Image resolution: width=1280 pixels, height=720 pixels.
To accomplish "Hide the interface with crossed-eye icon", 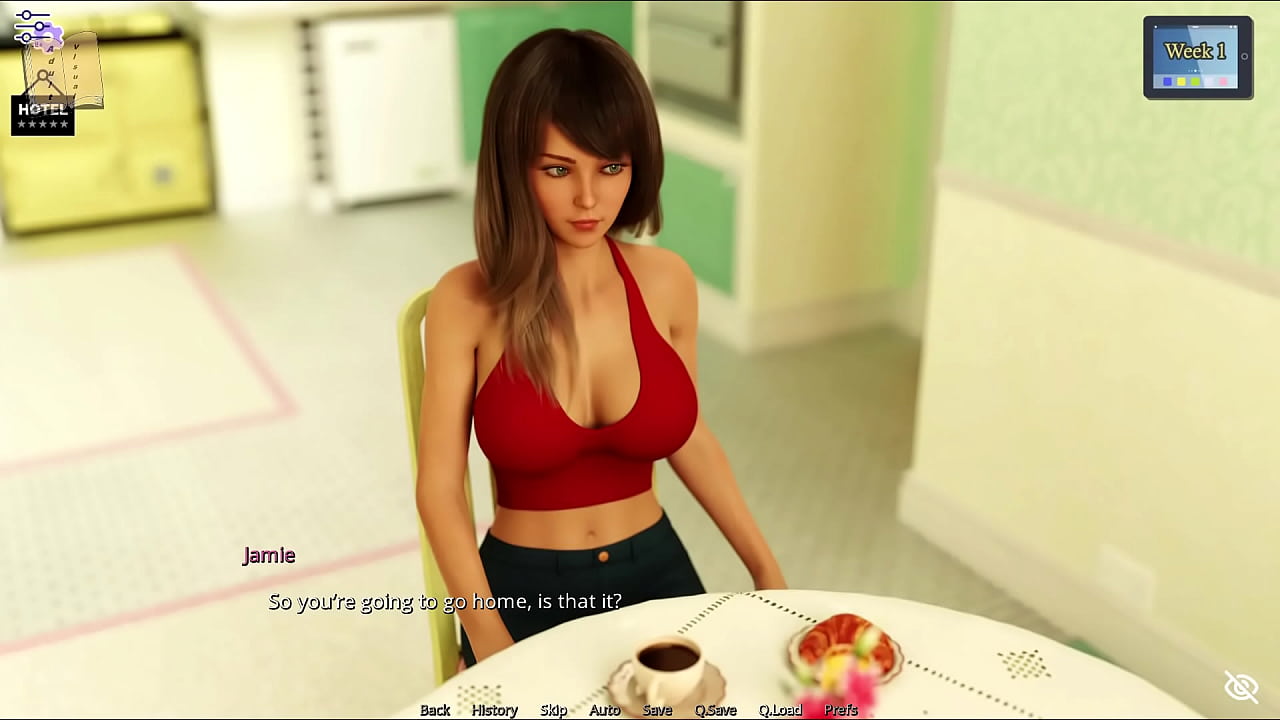I will pyautogui.click(x=1241, y=686).
